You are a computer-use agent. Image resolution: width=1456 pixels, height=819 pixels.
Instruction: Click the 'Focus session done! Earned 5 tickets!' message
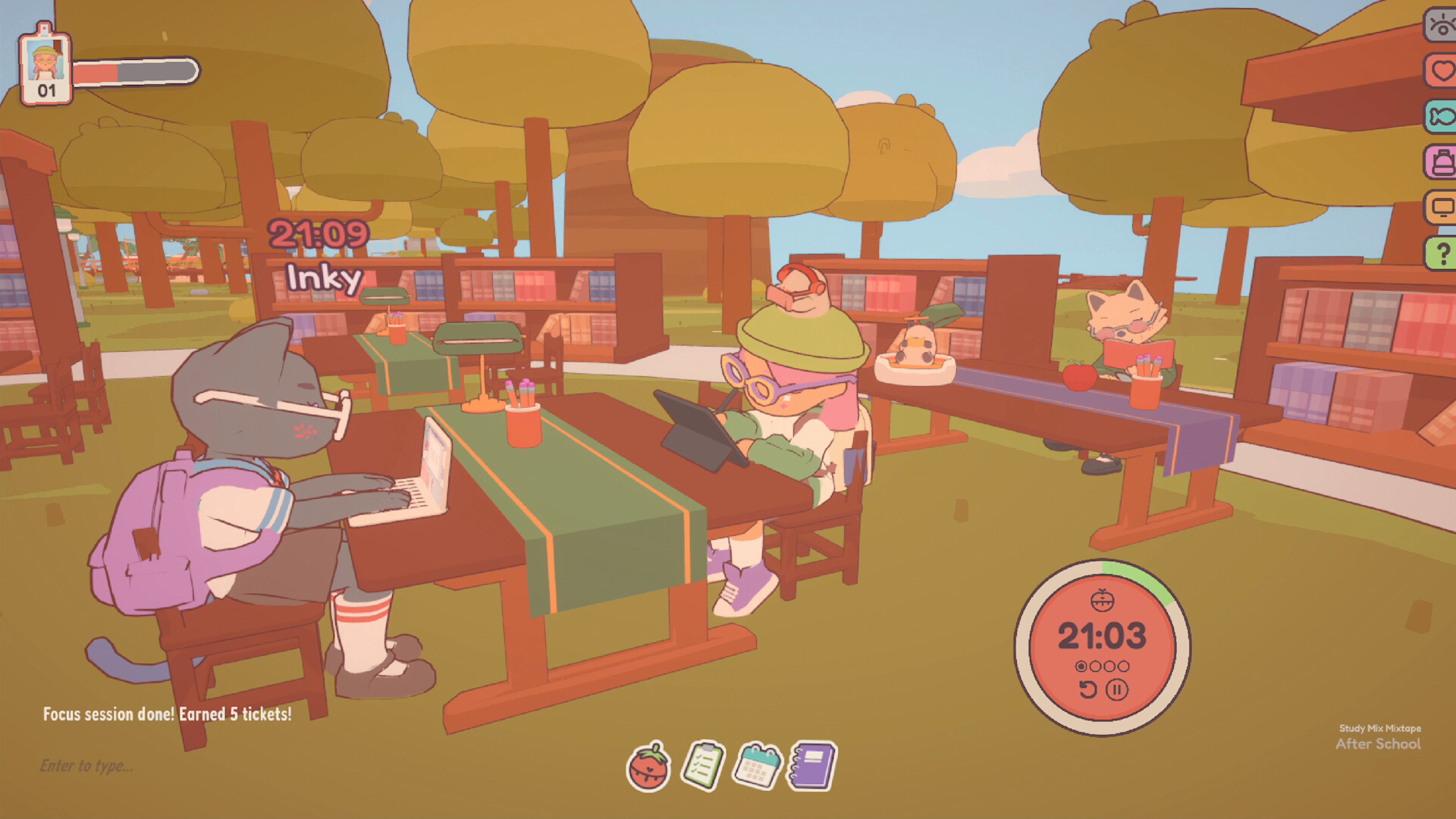click(x=168, y=714)
